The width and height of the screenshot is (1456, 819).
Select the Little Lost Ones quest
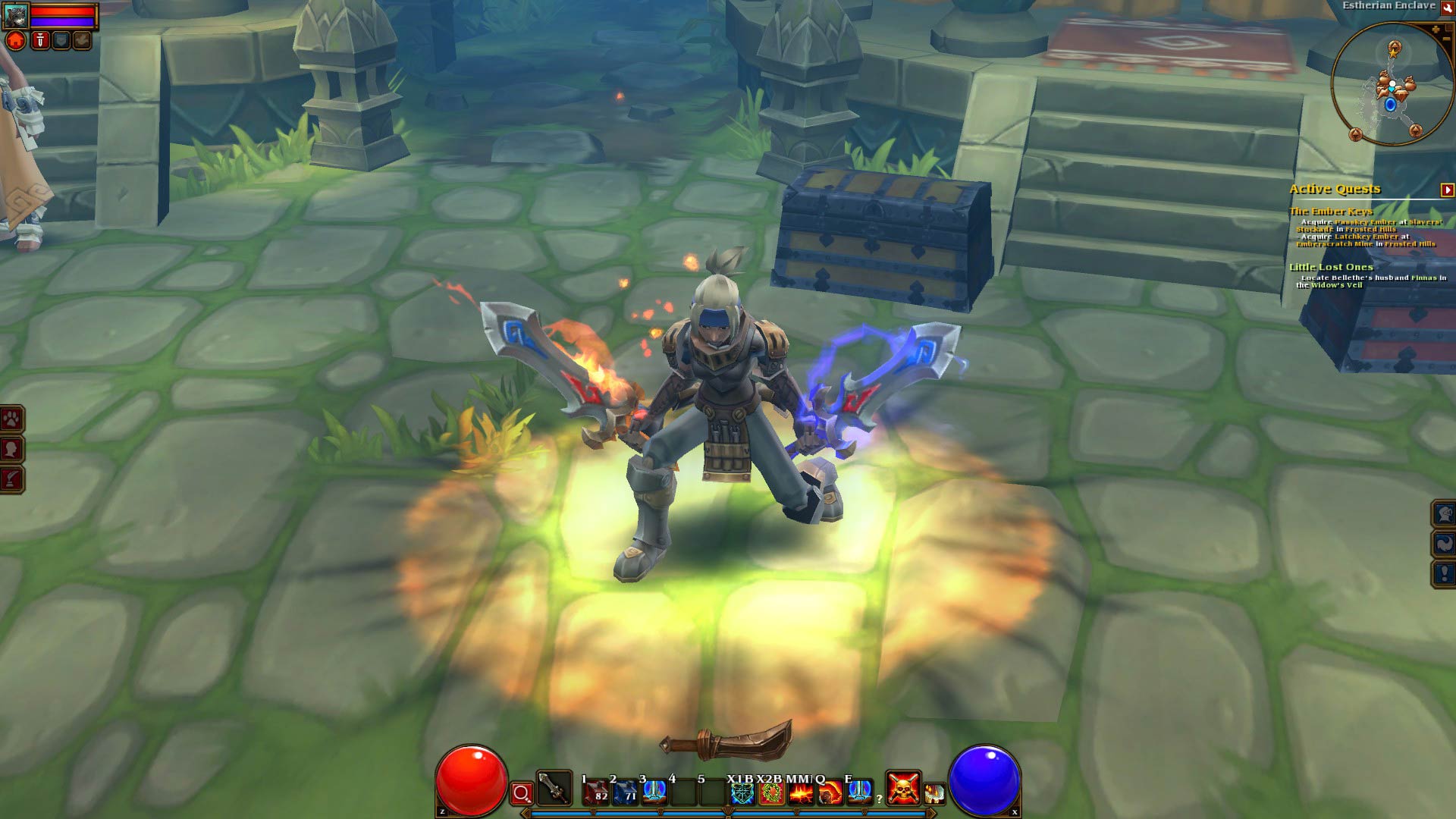[x=1331, y=267]
